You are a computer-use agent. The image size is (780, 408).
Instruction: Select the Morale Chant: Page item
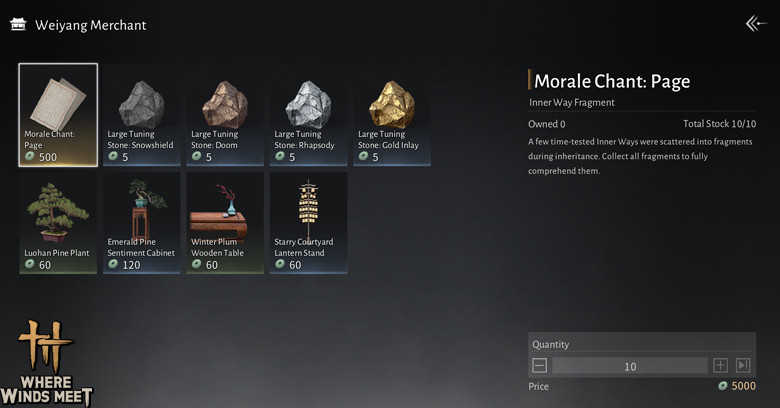tap(58, 114)
